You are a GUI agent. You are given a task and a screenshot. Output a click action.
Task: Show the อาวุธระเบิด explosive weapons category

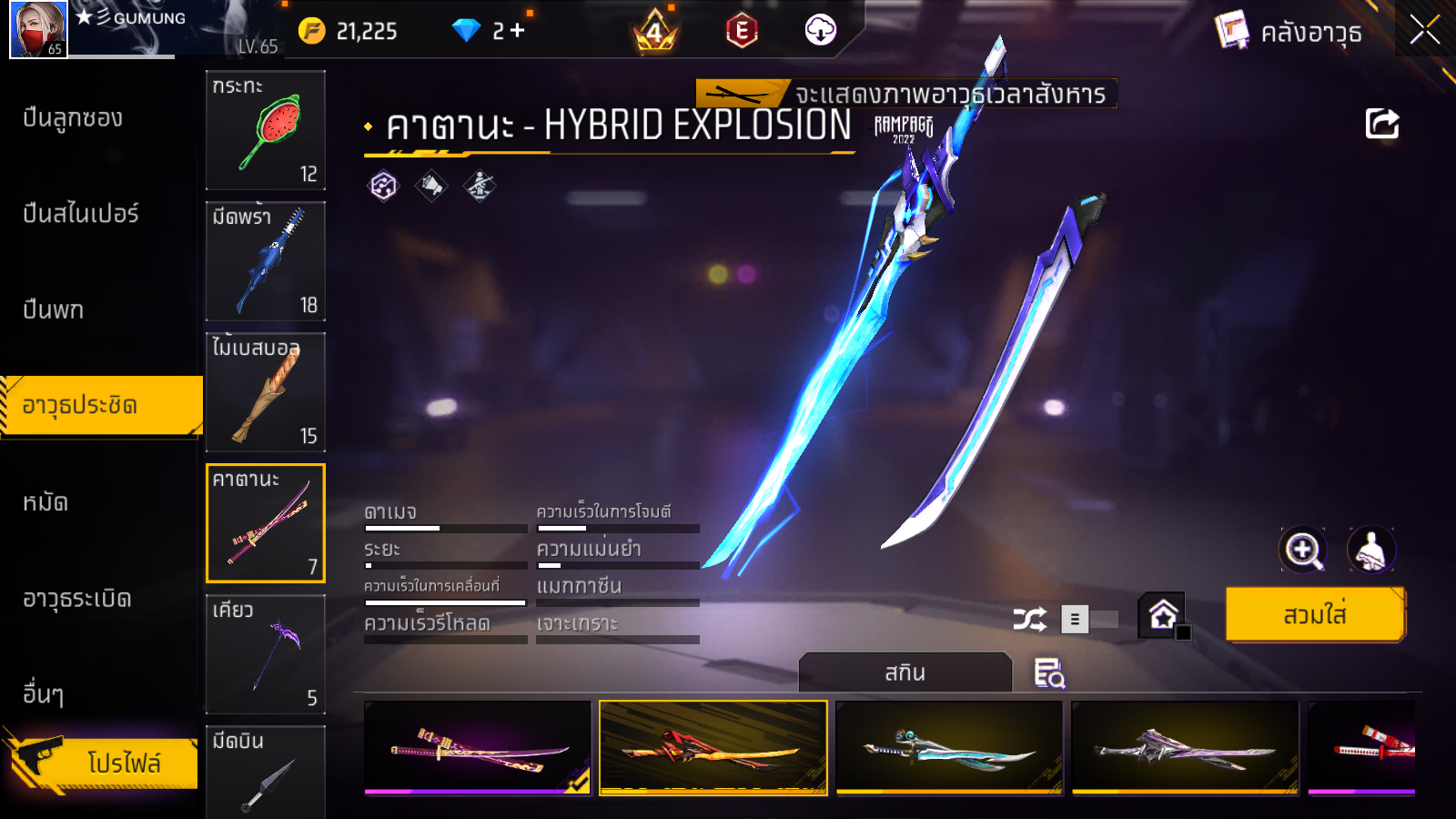[77, 599]
